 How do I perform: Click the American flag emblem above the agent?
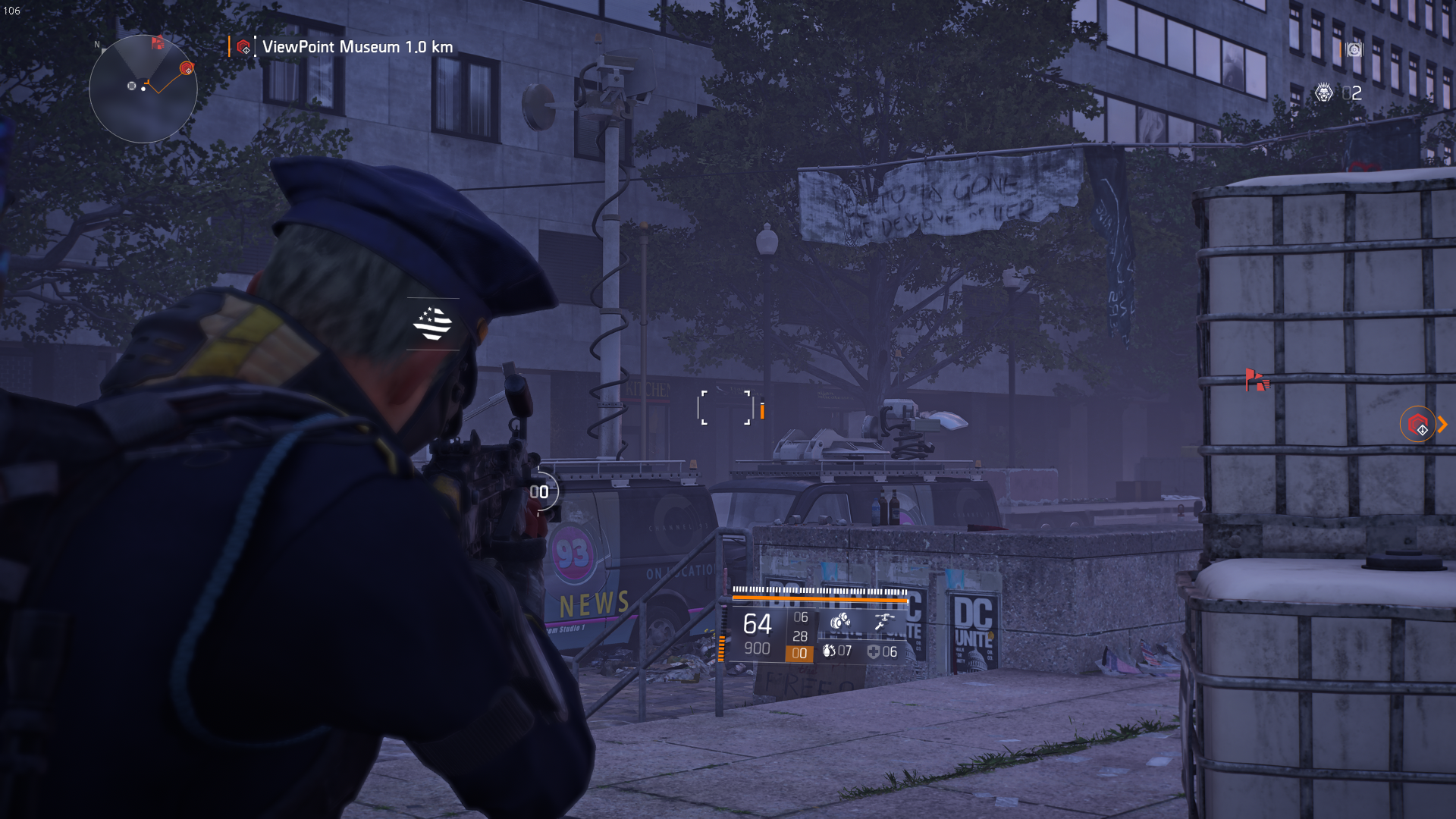pos(431,324)
